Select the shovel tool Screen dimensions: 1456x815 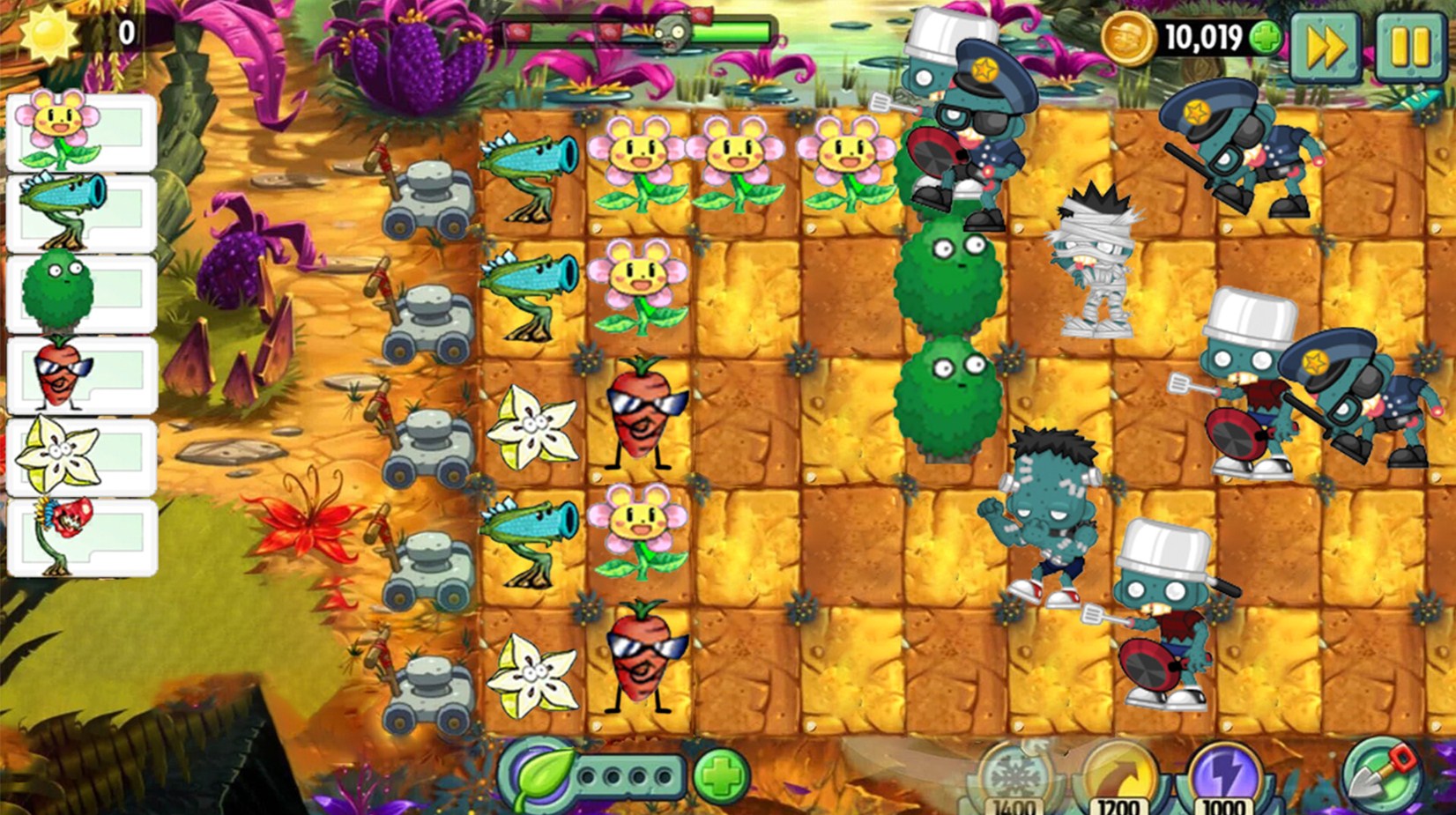click(1381, 773)
